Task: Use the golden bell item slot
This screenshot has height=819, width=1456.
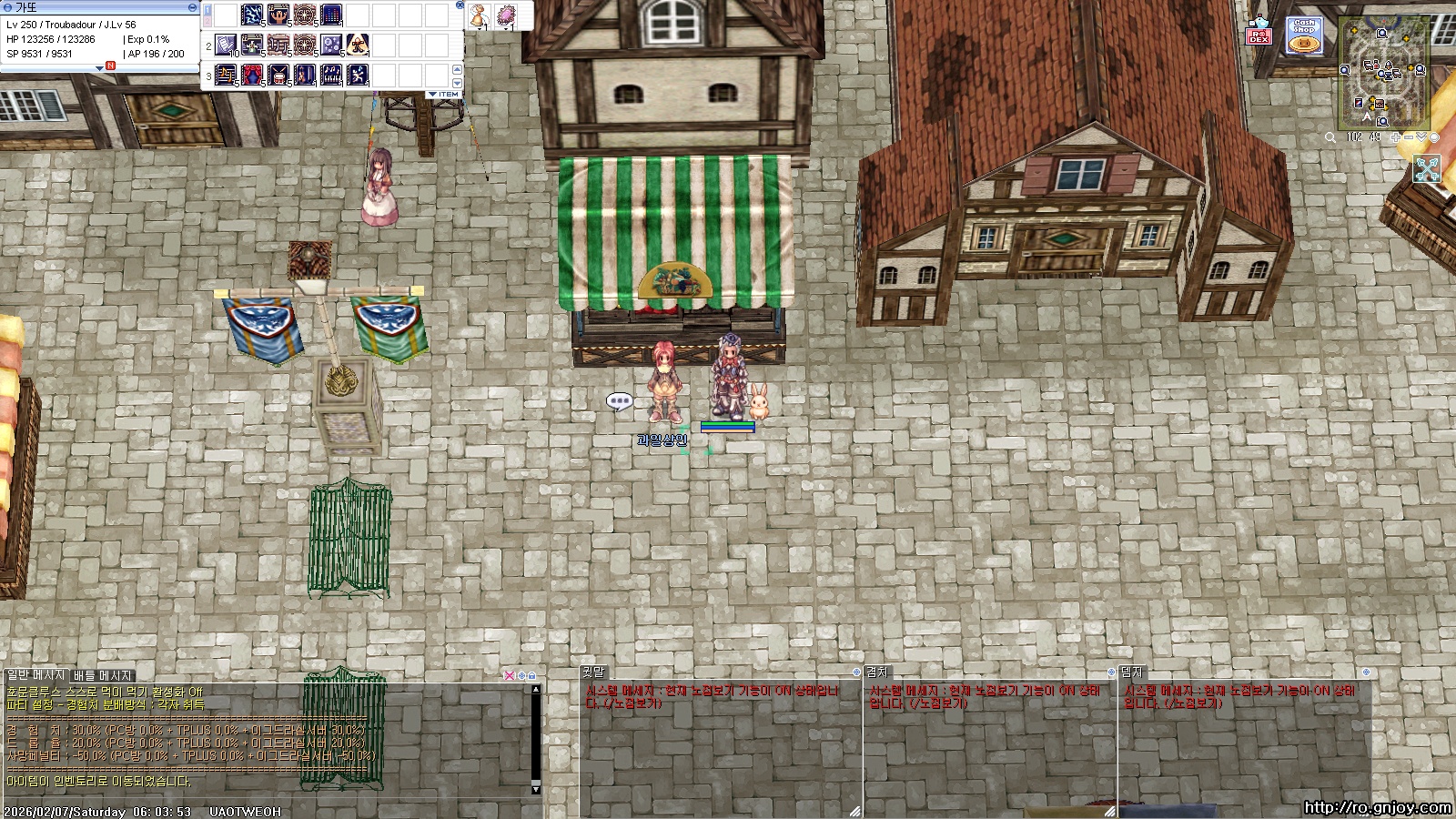Action: (x=480, y=15)
